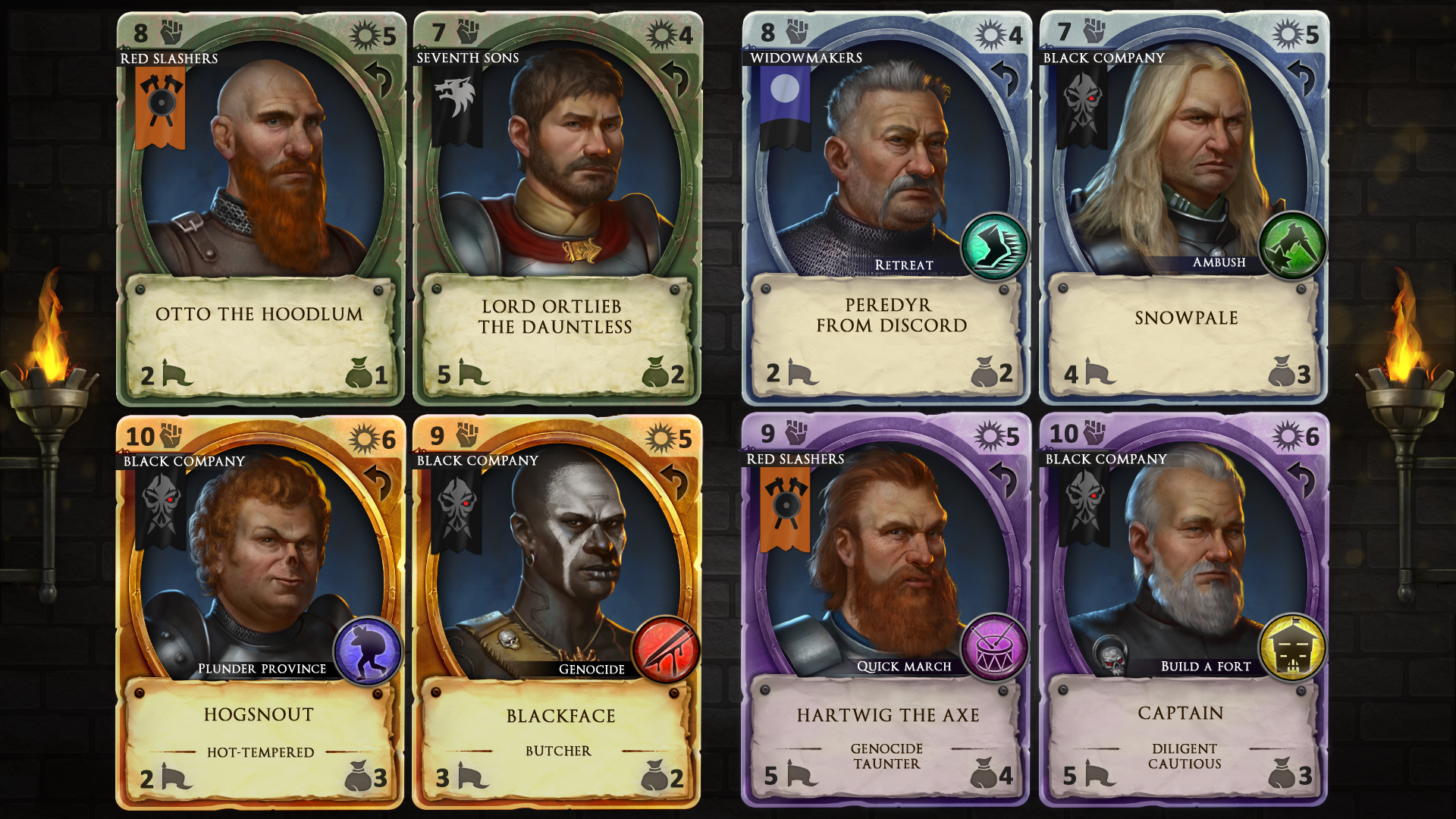1456x819 pixels.
Task: Pick the Hartwig the Axe card
Action: 886,610
